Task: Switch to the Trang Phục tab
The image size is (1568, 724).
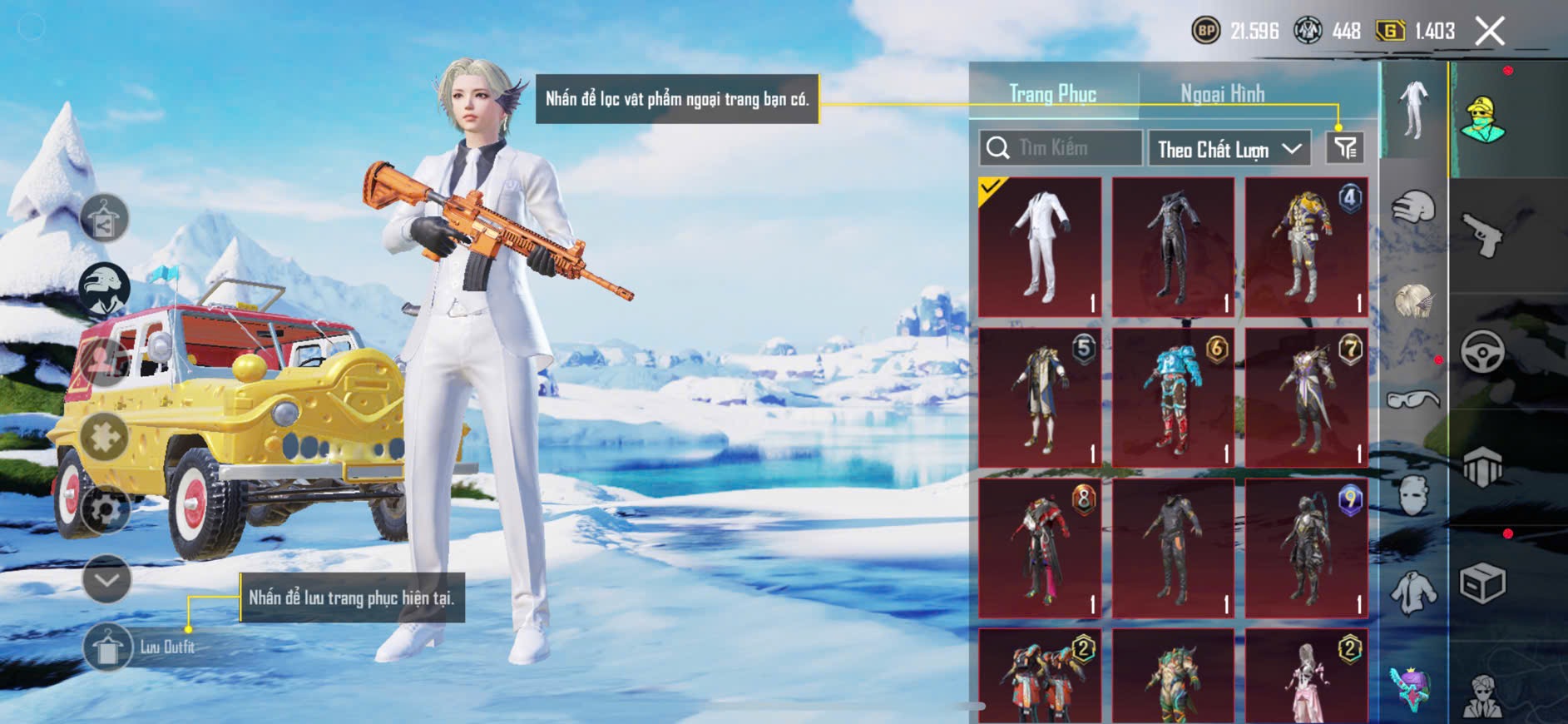Action: (1052, 94)
